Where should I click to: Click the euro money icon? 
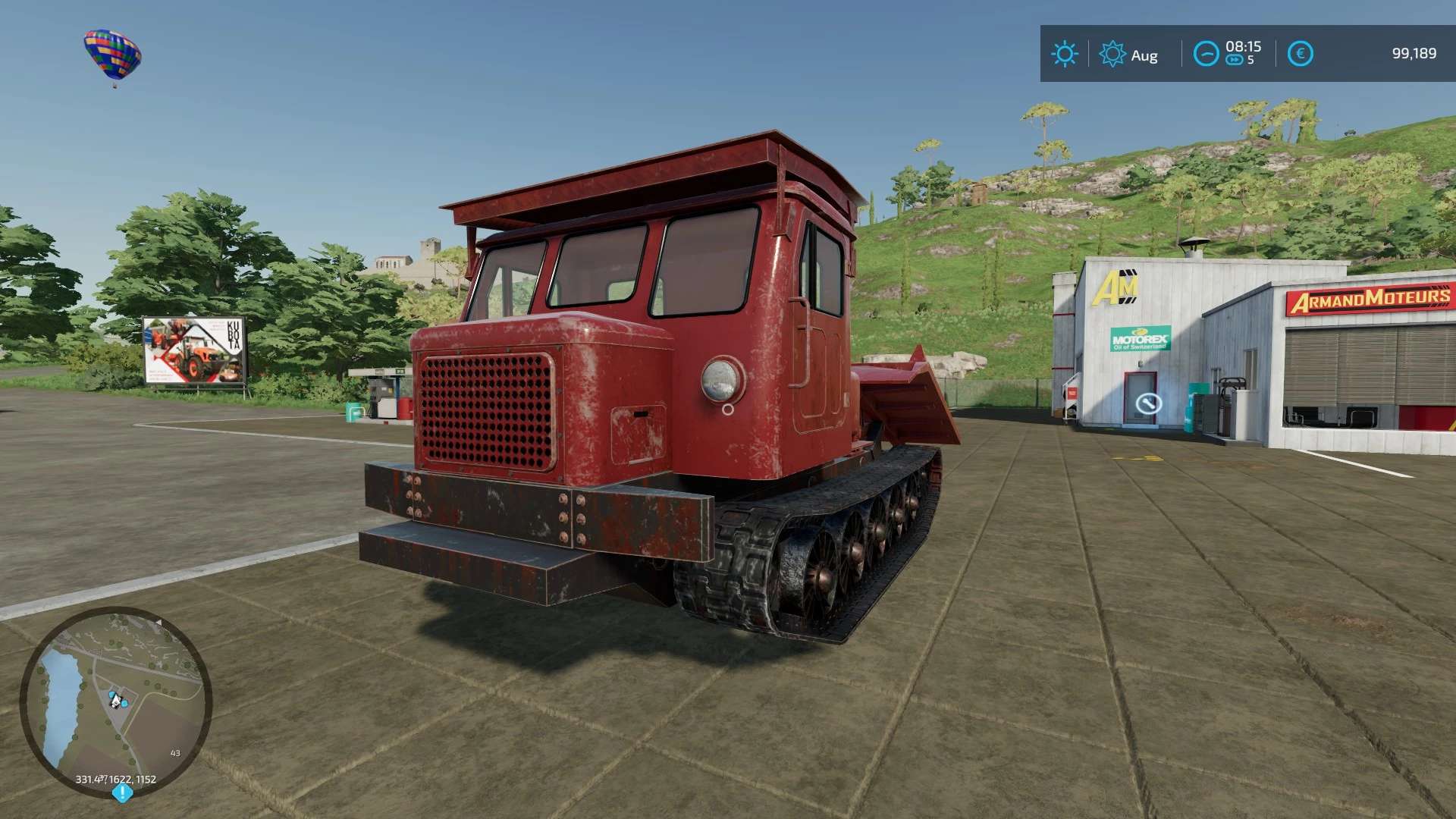[x=1300, y=54]
